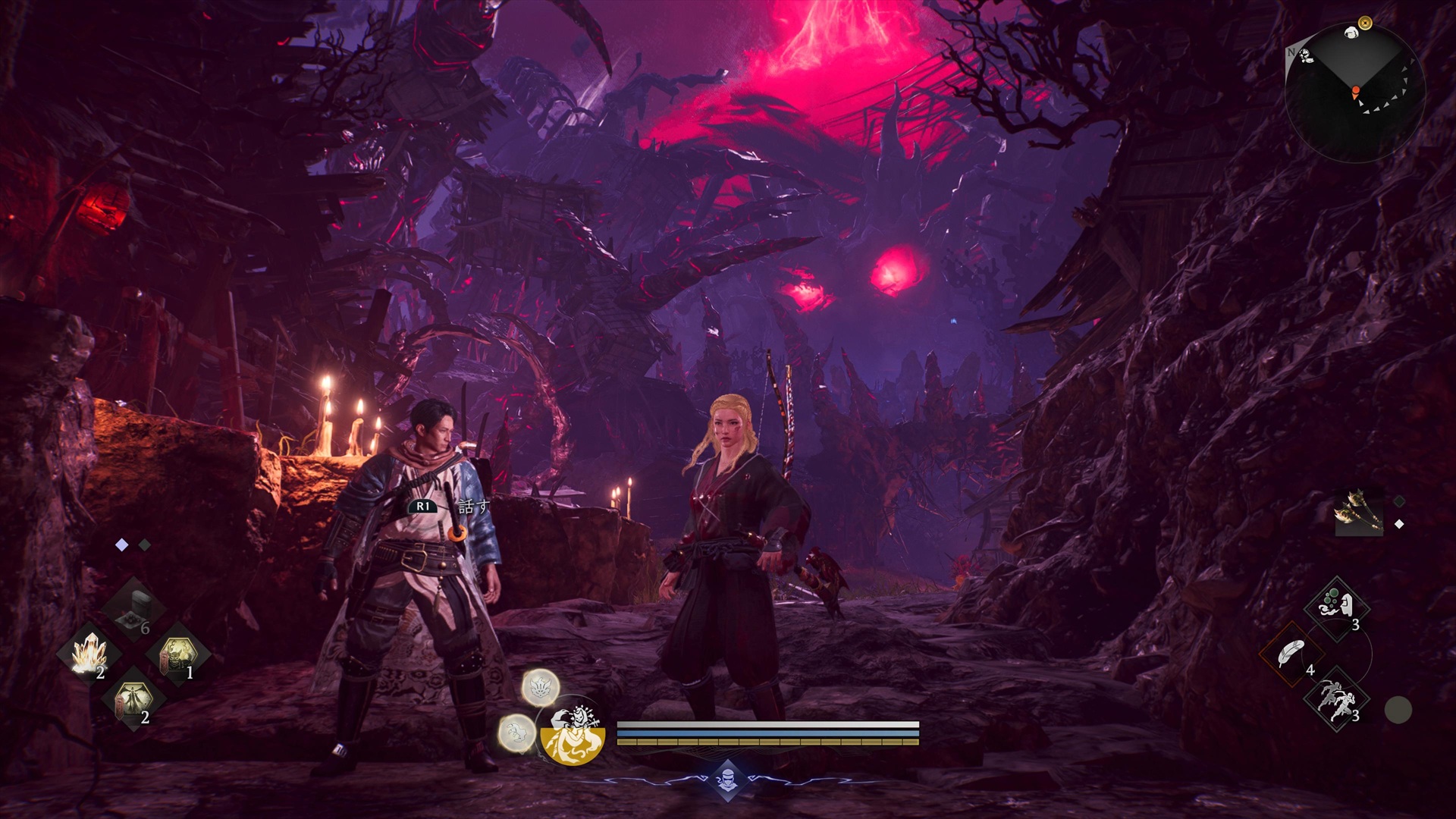Use the pouch and pellets item

134,608
